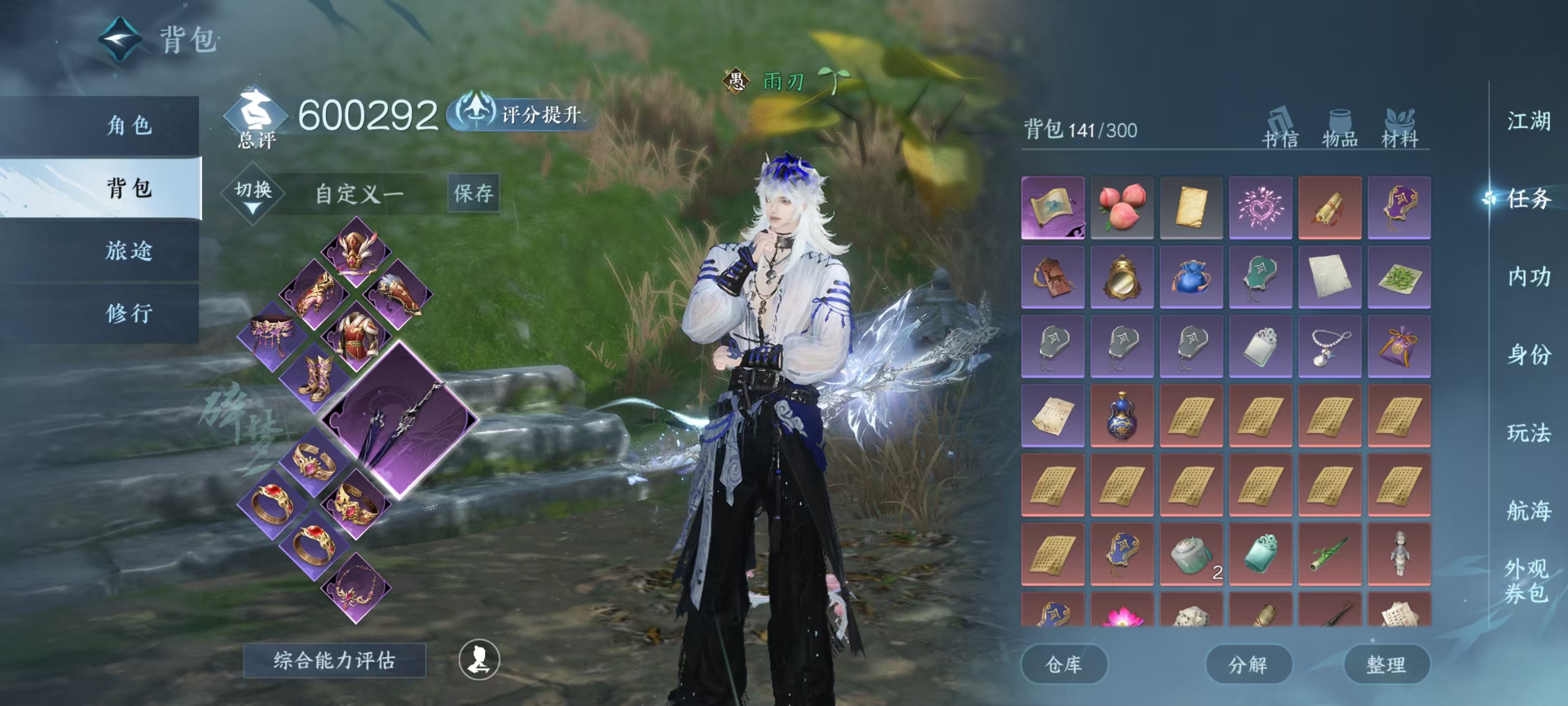Select the peaches item in bag
The image size is (1568, 706).
(1122, 207)
